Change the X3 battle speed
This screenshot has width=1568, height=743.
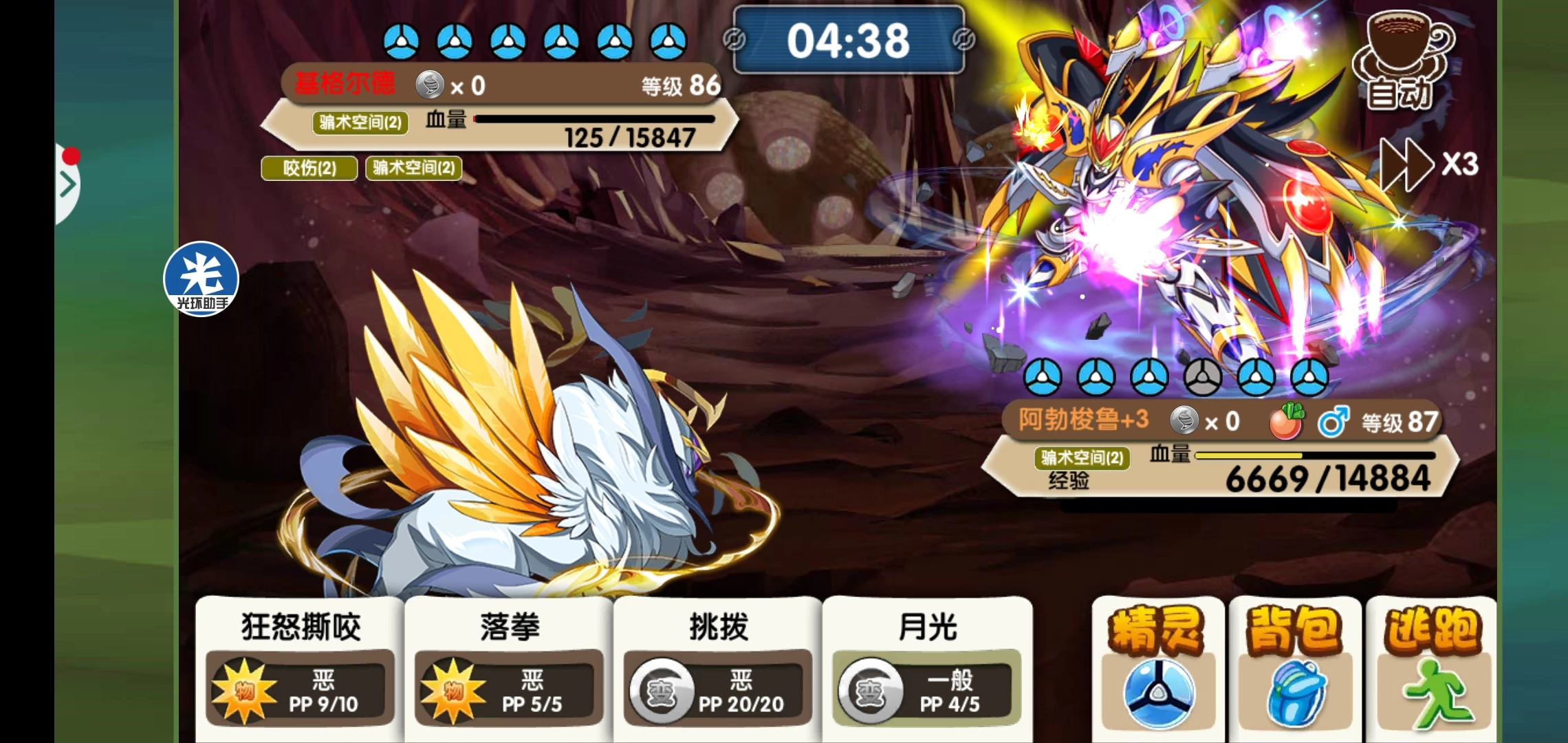(1429, 165)
